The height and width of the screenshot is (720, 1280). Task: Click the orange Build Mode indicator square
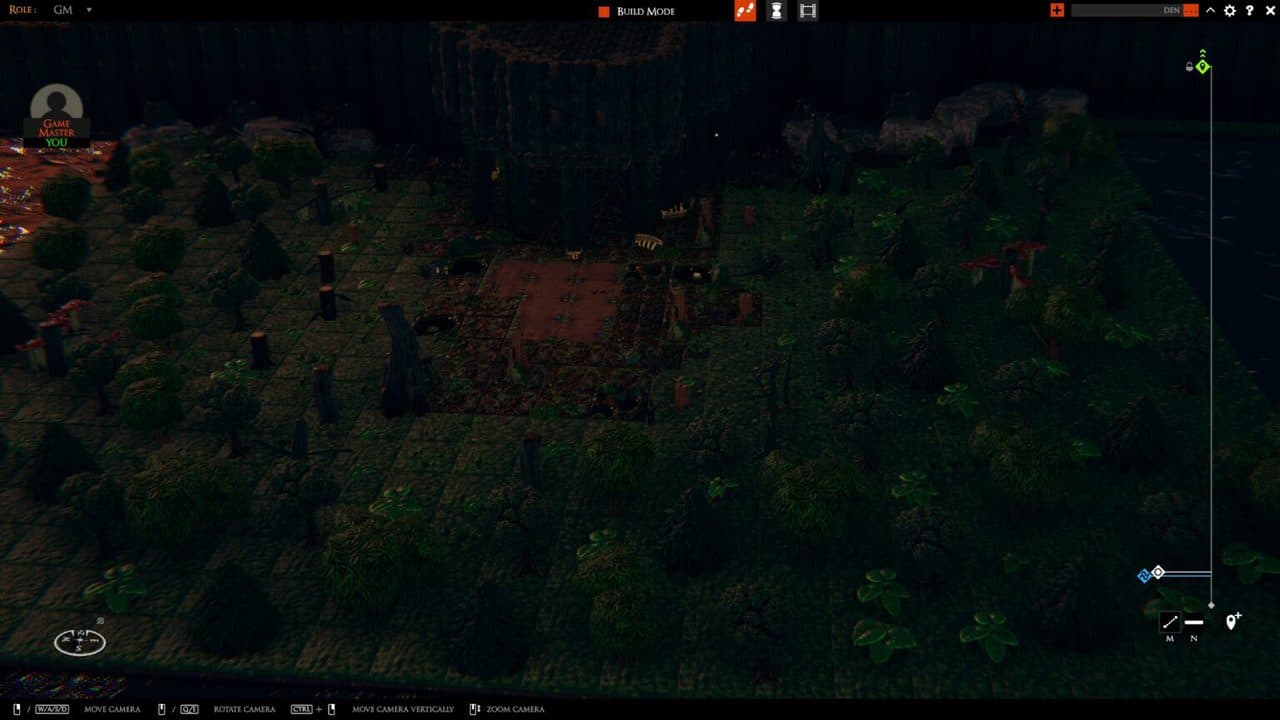(x=602, y=11)
